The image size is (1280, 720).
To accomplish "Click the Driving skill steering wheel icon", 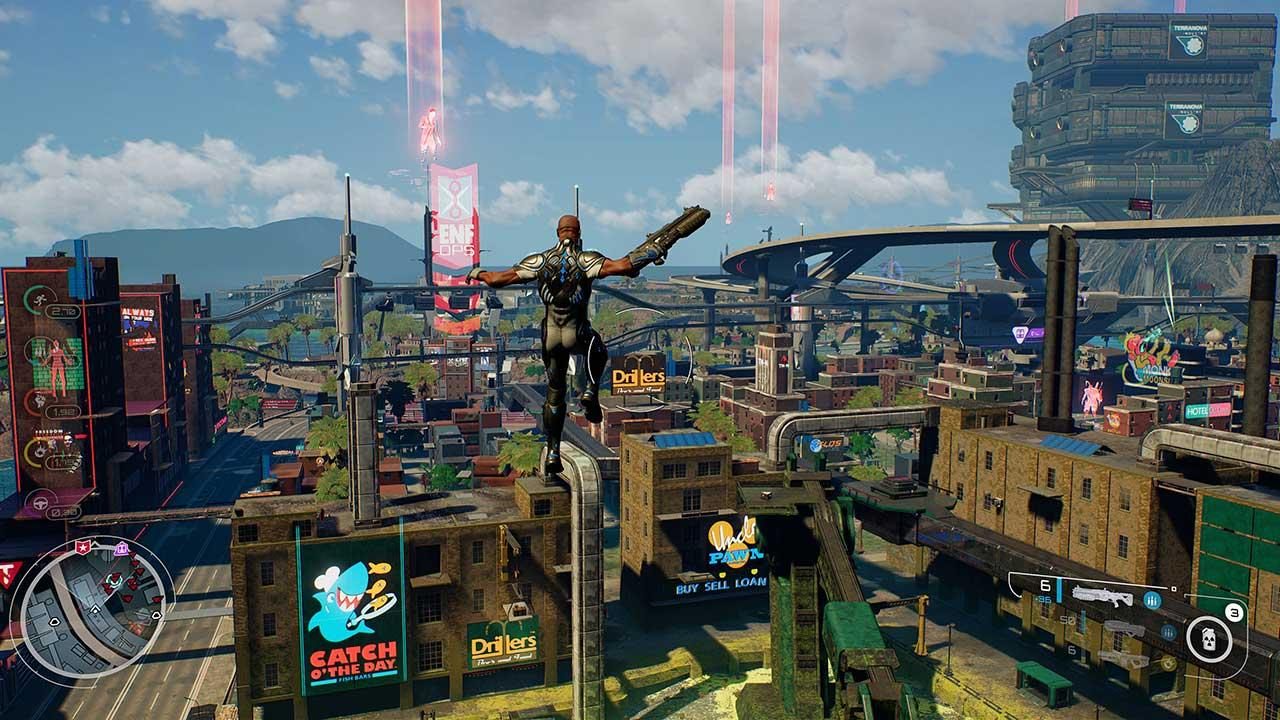I will pos(39,503).
